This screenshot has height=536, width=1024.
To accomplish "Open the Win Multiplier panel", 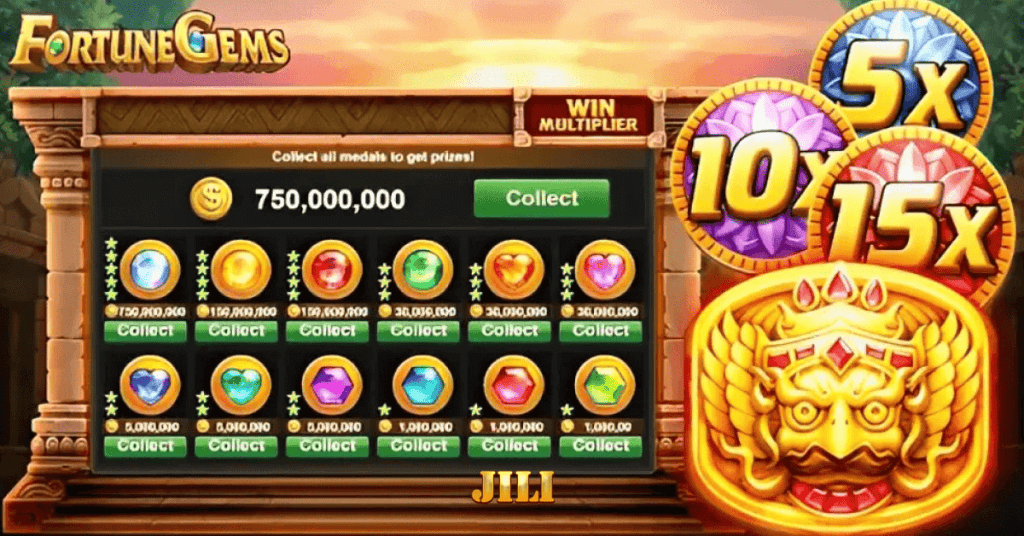I will (x=589, y=115).
